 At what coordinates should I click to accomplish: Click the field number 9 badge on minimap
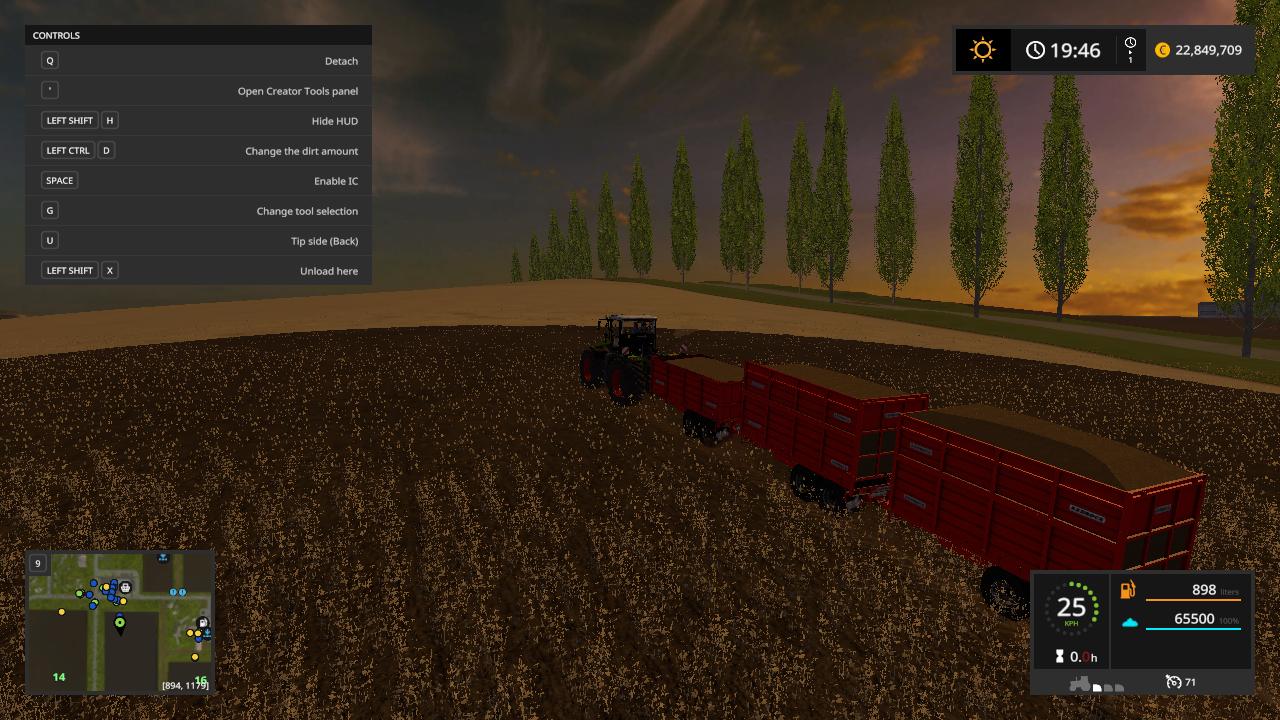[38, 563]
